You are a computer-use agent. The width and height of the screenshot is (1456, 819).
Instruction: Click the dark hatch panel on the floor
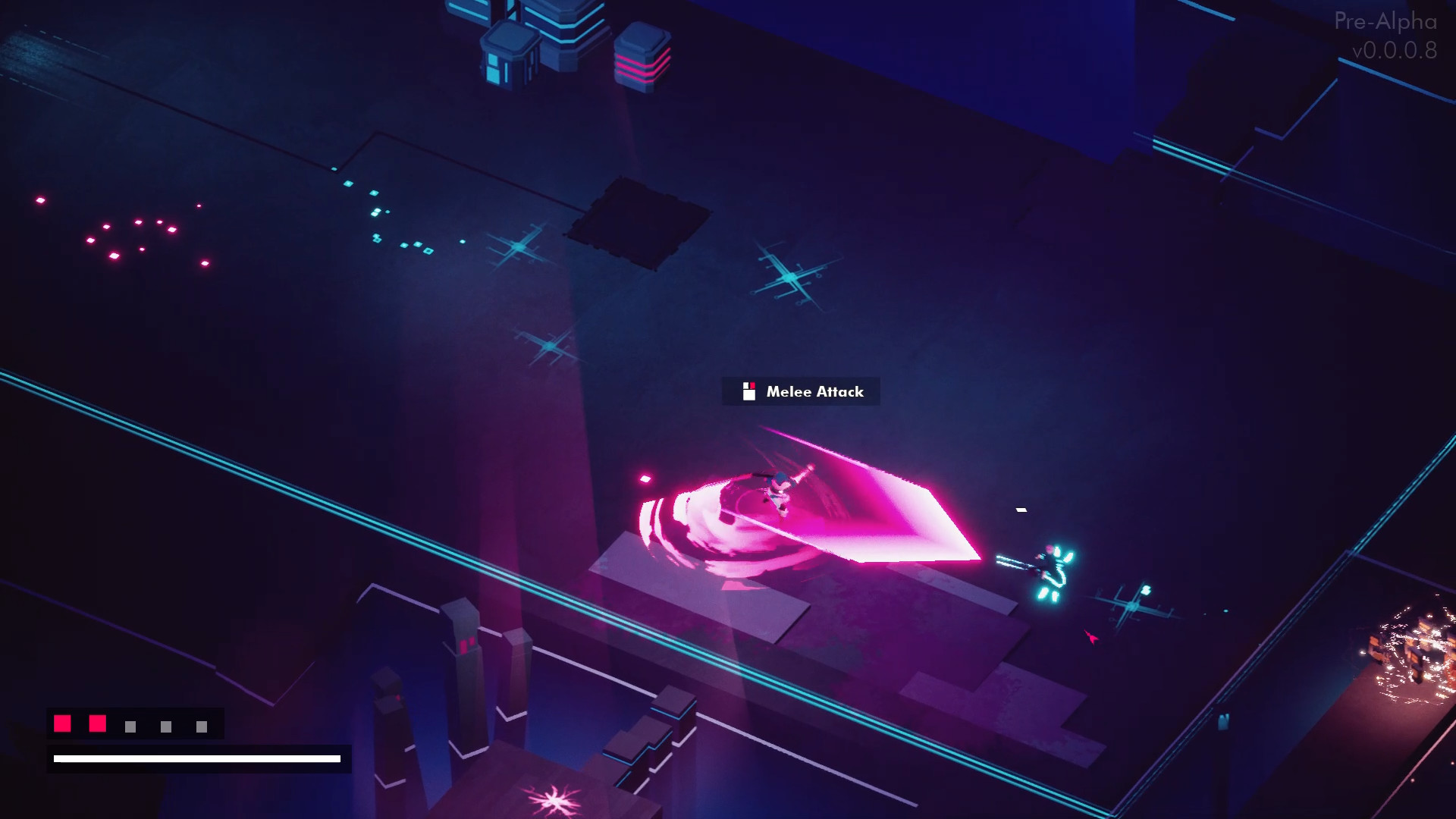(x=639, y=222)
